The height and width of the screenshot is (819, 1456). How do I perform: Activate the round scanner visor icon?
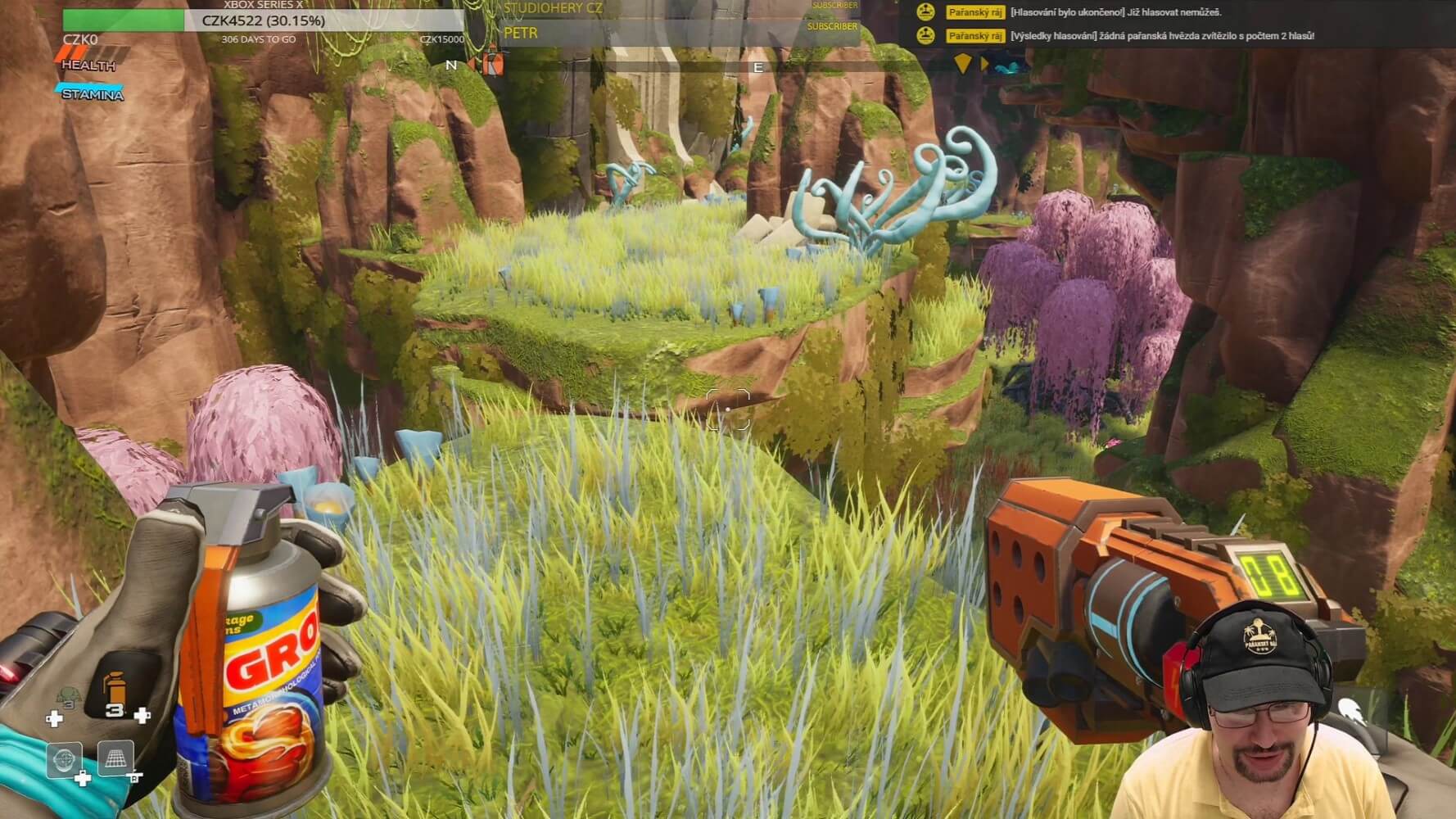(x=64, y=759)
